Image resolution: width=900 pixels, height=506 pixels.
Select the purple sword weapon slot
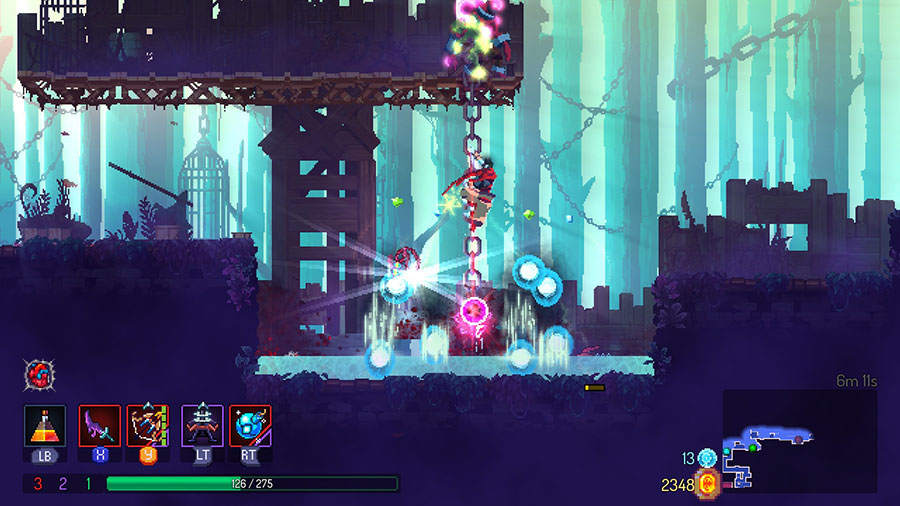[x=99, y=425]
